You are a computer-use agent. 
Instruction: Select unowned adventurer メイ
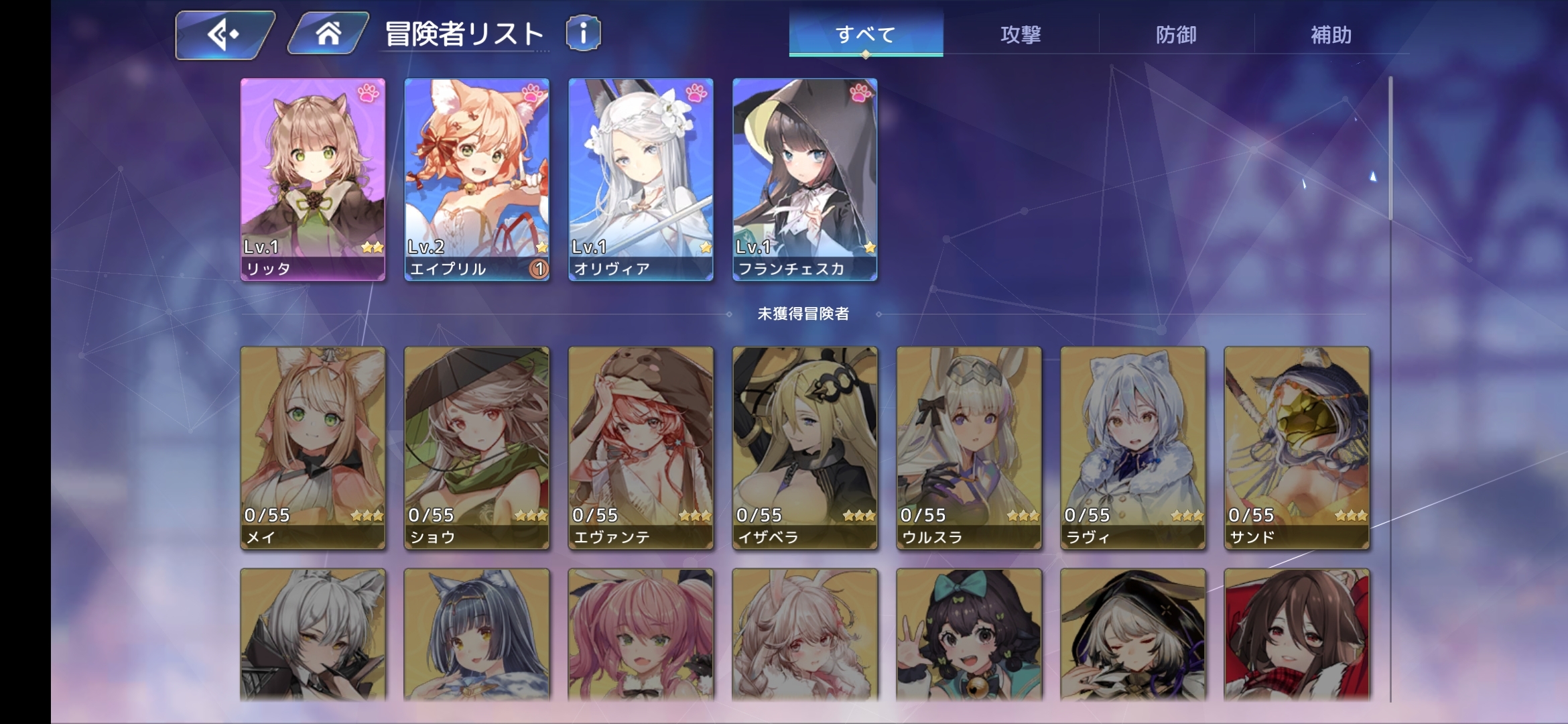(313, 447)
